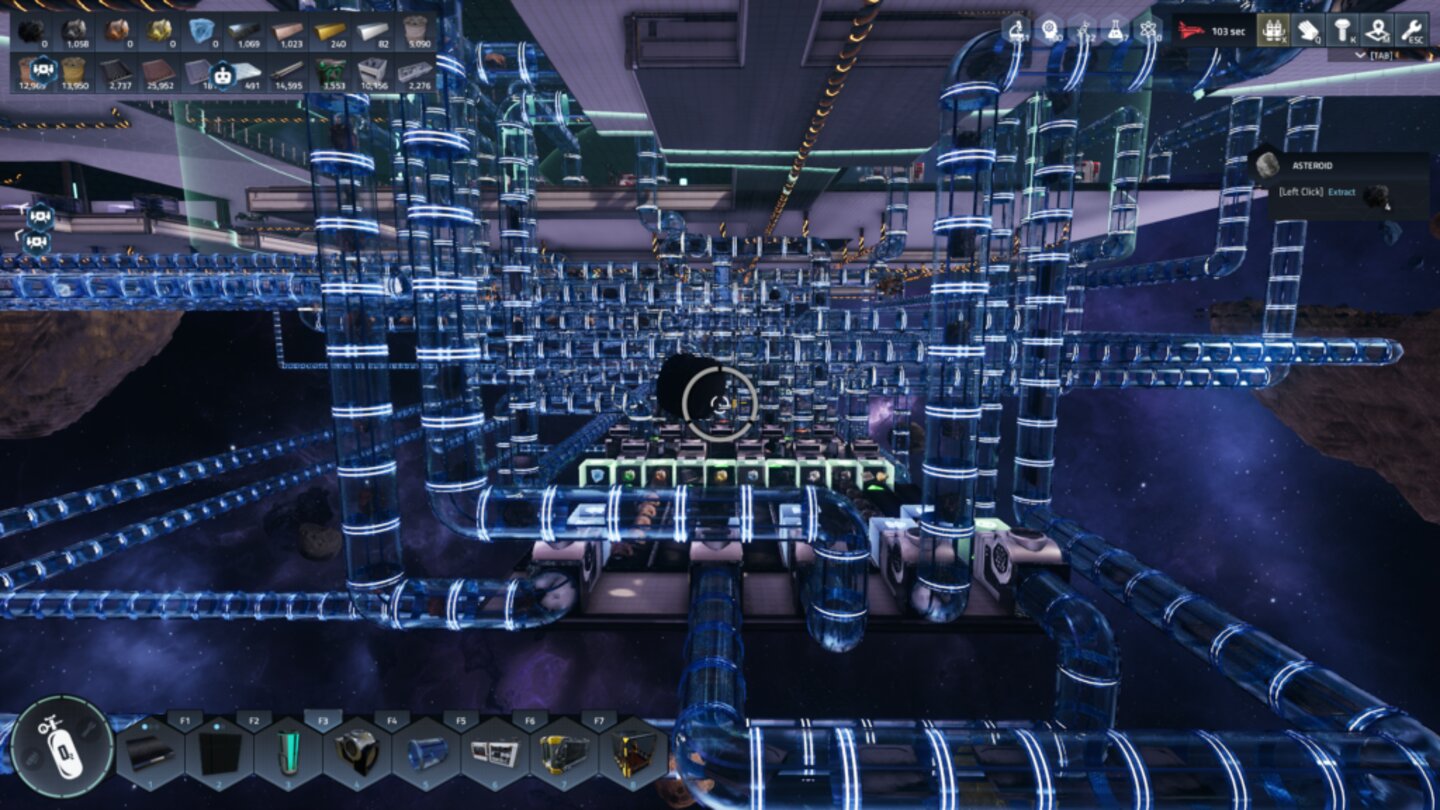Screen dimensions: 1440x810
Task: Select the flask science point icon
Action: pyautogui.click(x=1113, y=30)
